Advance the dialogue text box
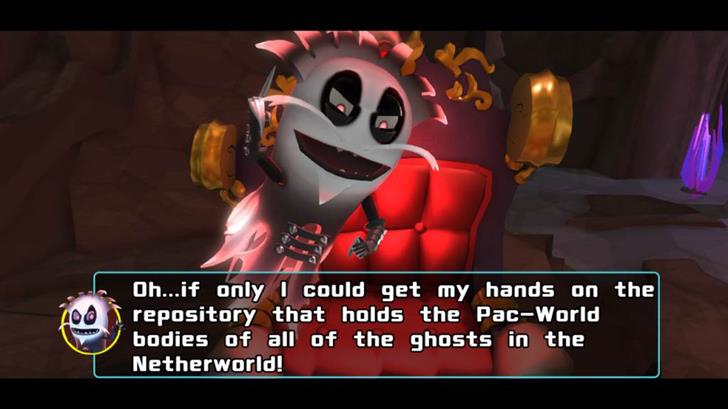728x409 pixels. [390, 325]
